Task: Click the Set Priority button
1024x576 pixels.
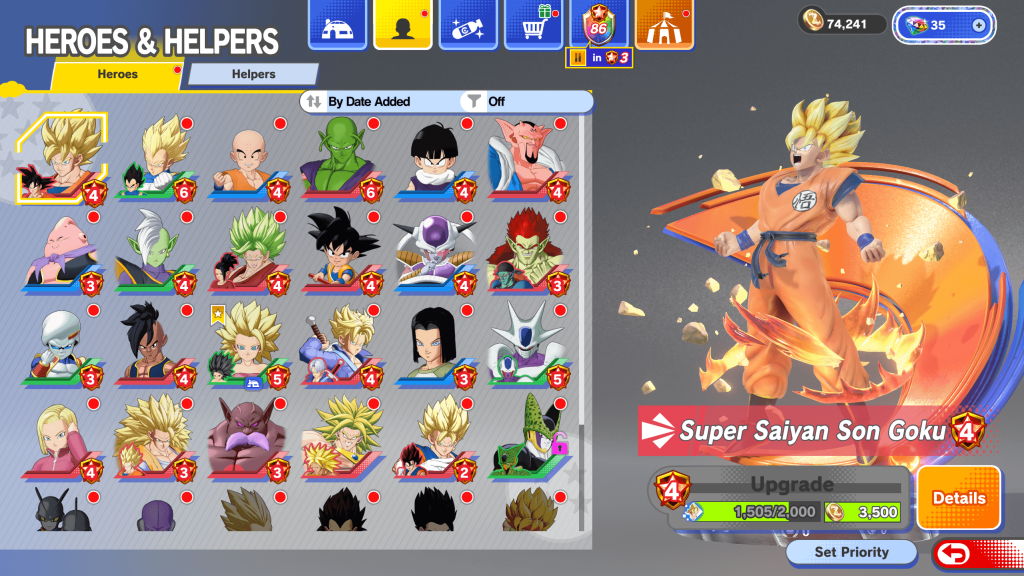Action: pos(851,552)
